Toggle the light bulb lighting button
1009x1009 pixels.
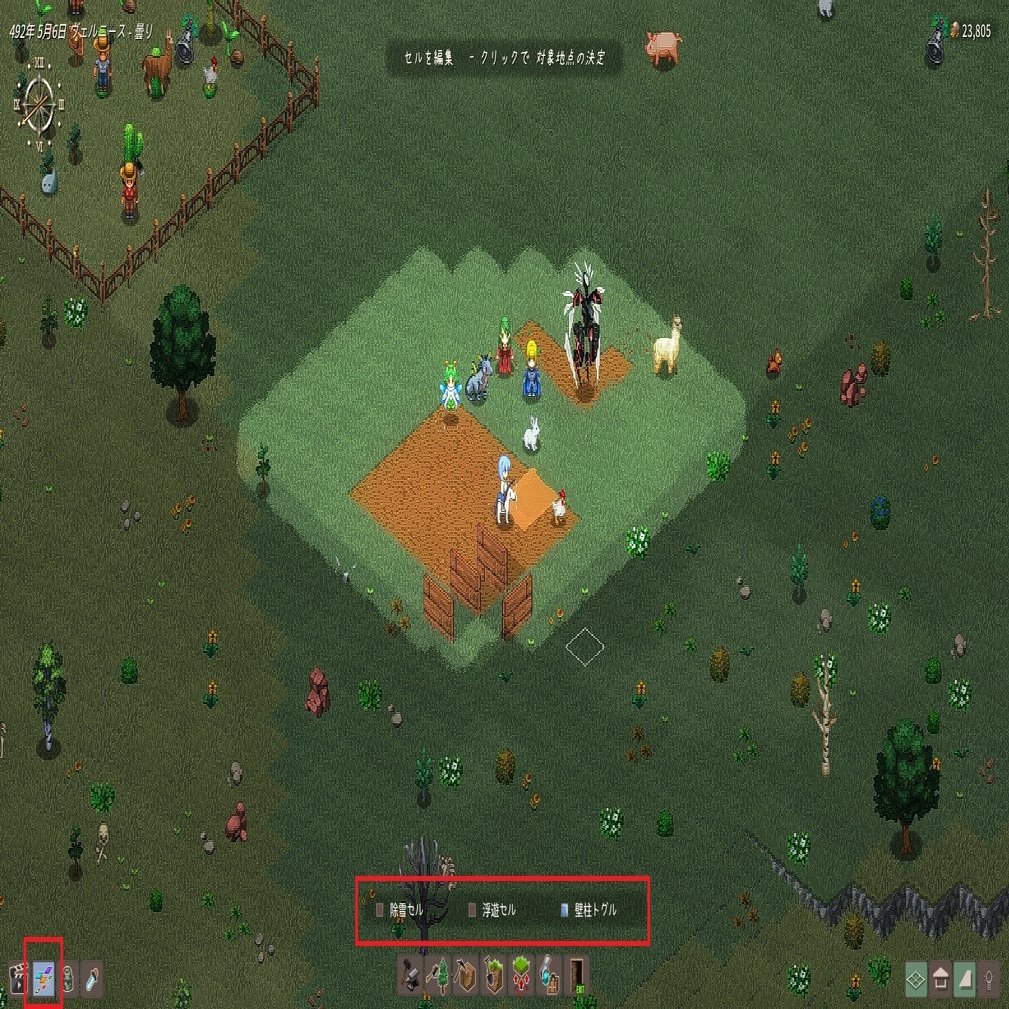[990, 977]
